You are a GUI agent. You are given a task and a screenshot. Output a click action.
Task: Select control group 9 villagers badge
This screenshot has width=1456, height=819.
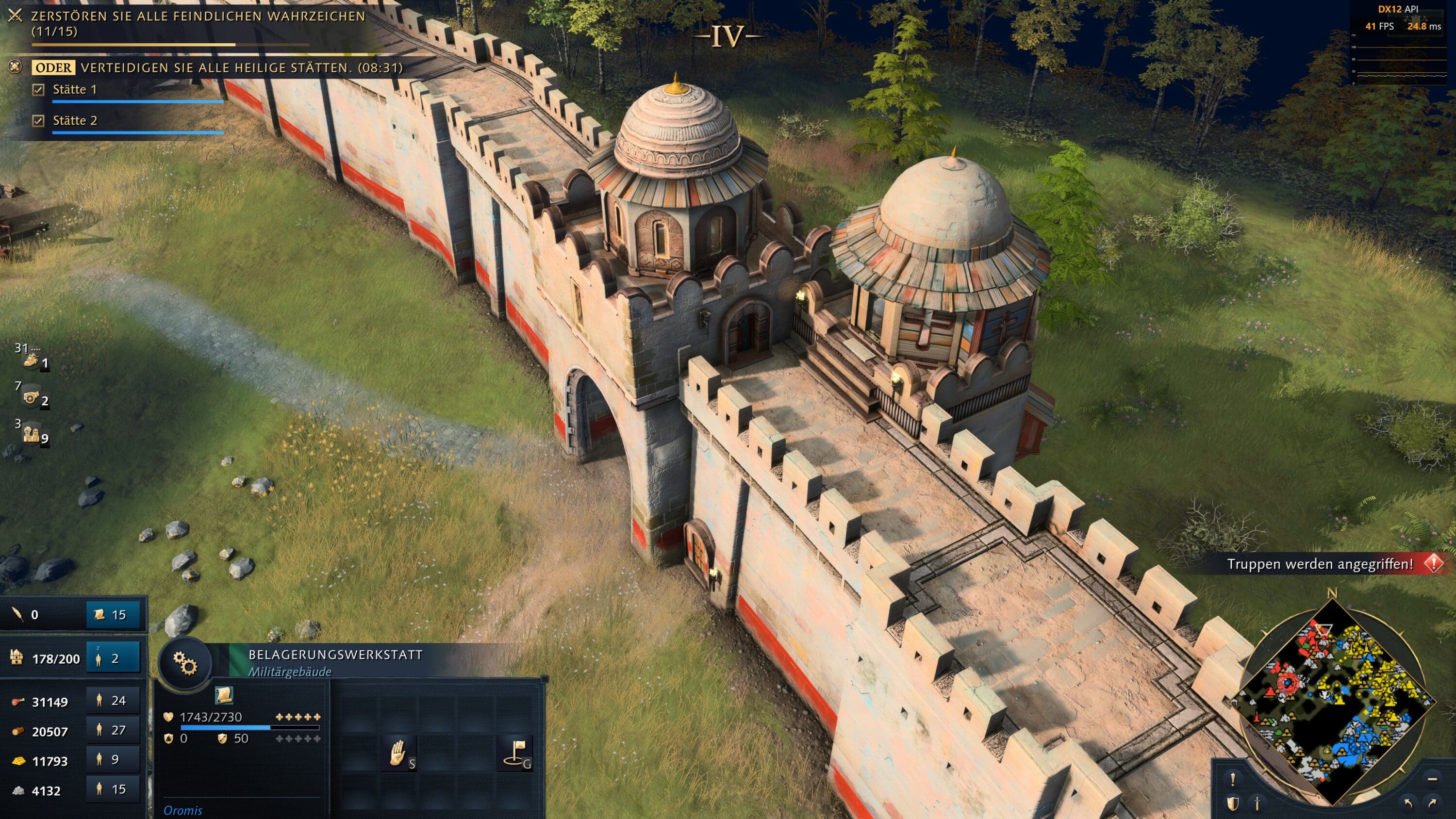[x=33, y=435]
